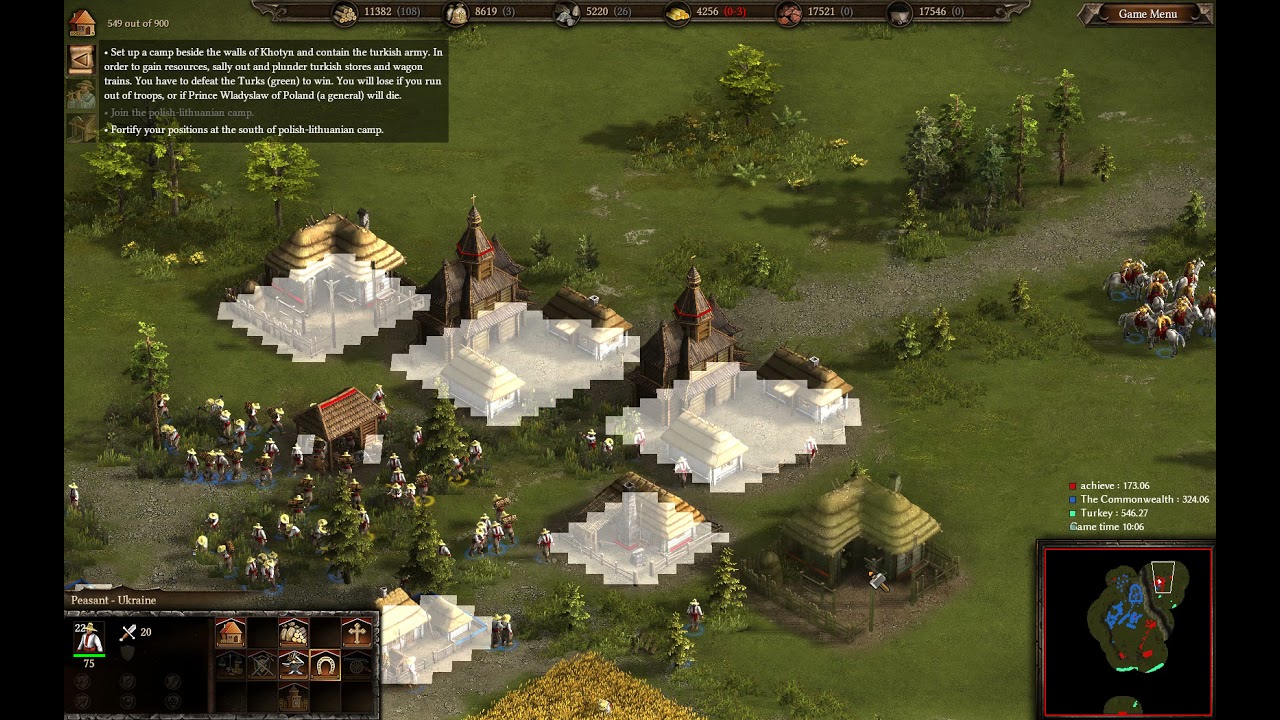Click the idle peasant flute-player icon
Viewport: 1280px width, 720px height.
pos(81,94)
